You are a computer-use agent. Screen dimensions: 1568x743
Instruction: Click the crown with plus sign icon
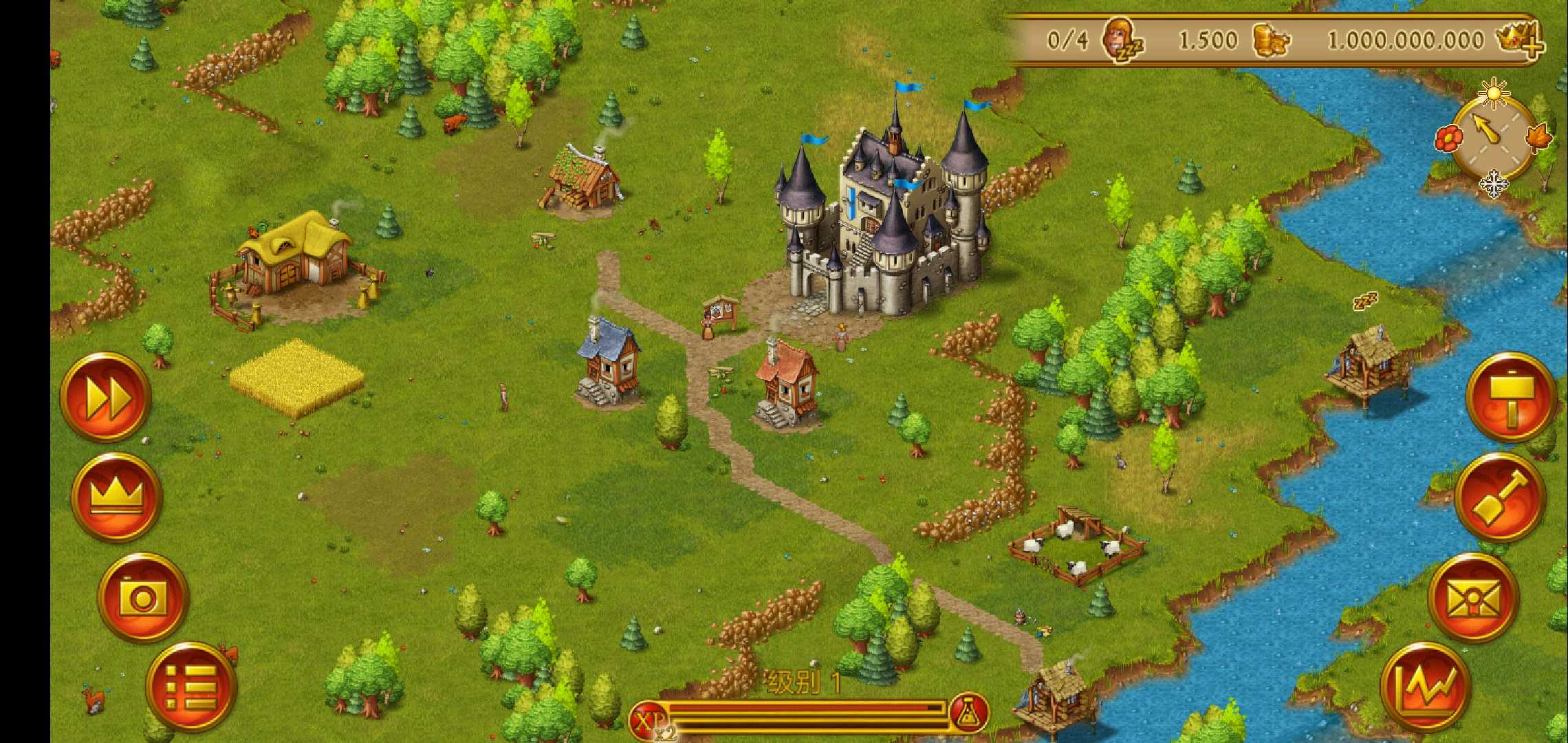point(1520,39)
